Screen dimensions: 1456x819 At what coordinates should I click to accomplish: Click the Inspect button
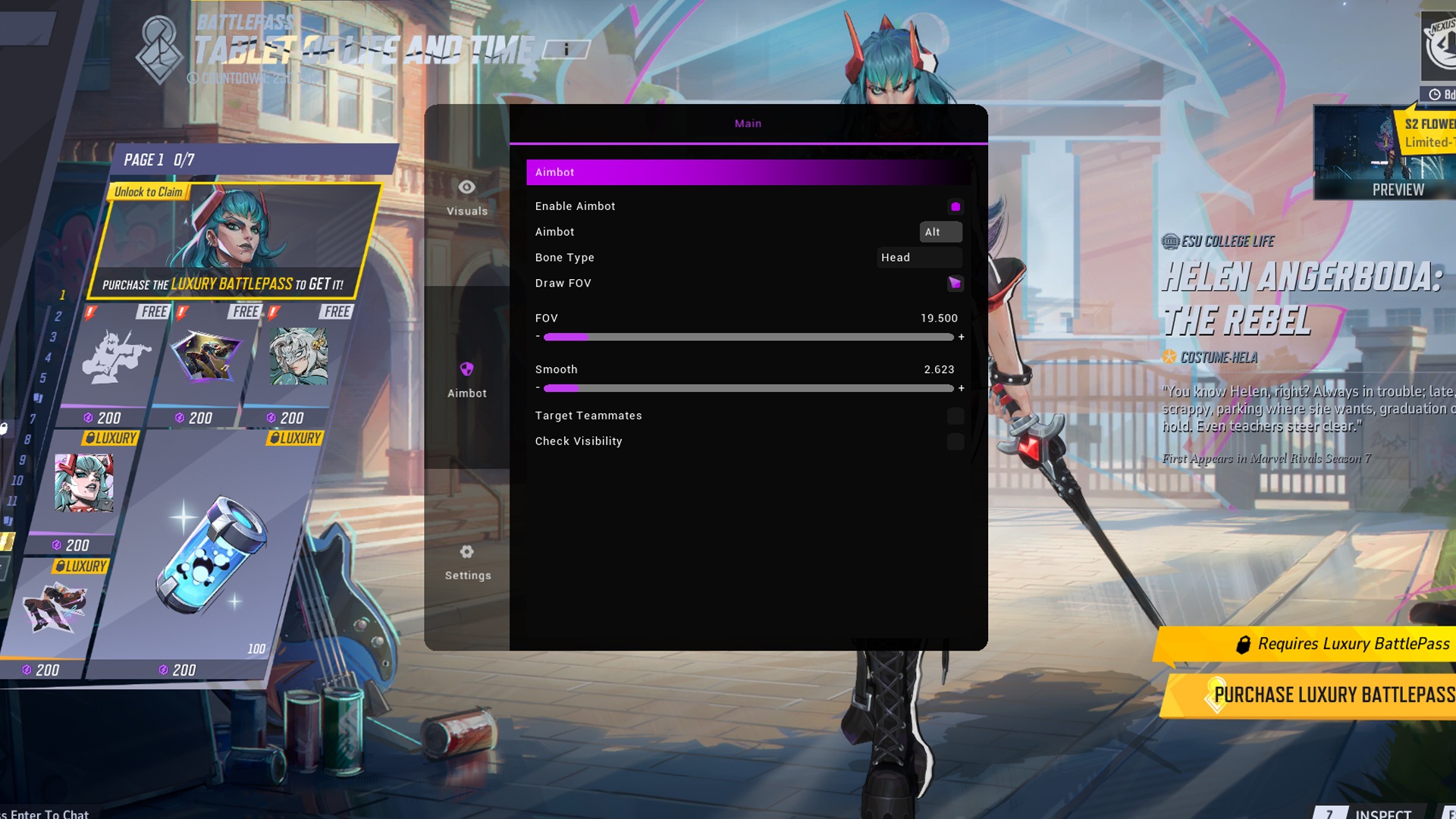pyautogui.click(x=1382, y=813)
